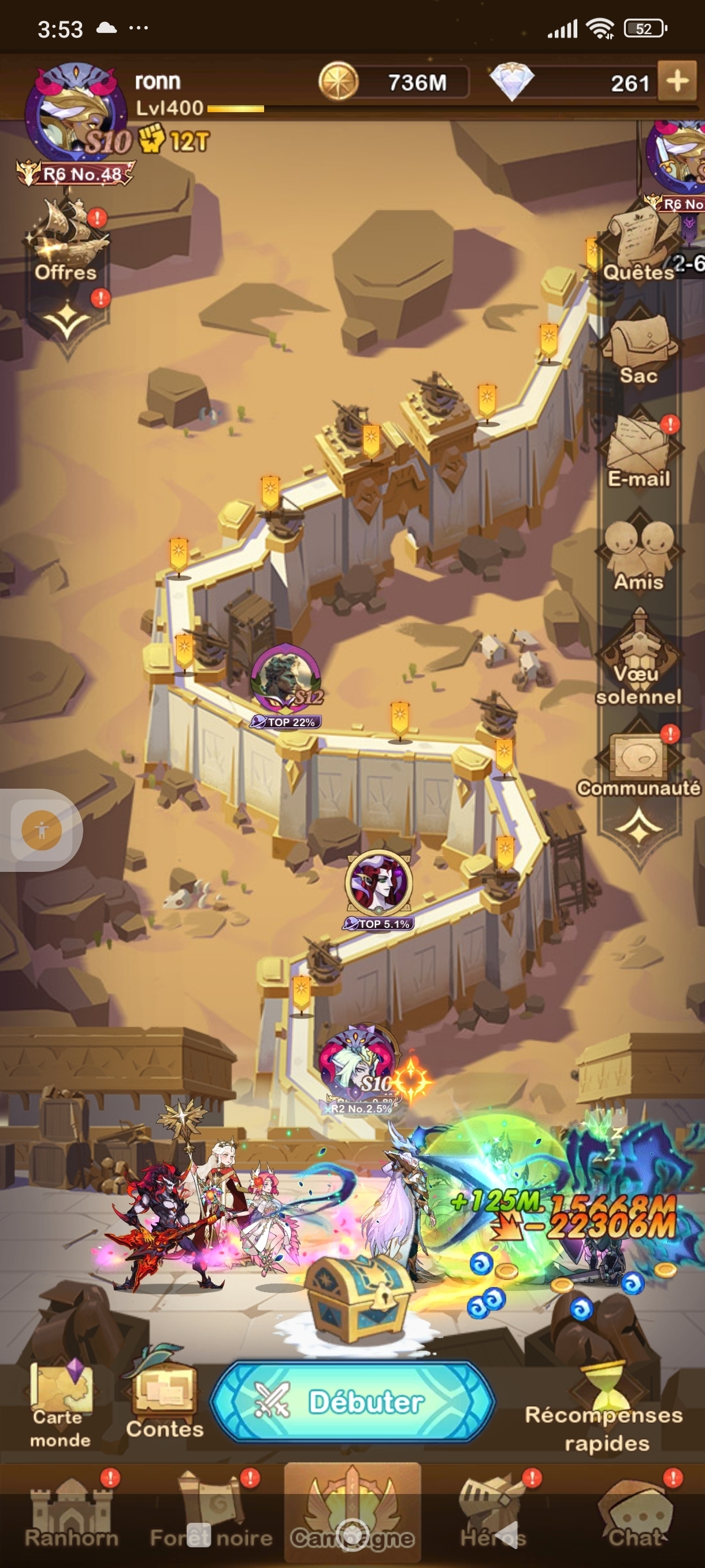Open the Chat tab
This screenshot has width=705, height=1568.
click(x=634, y=1515)
